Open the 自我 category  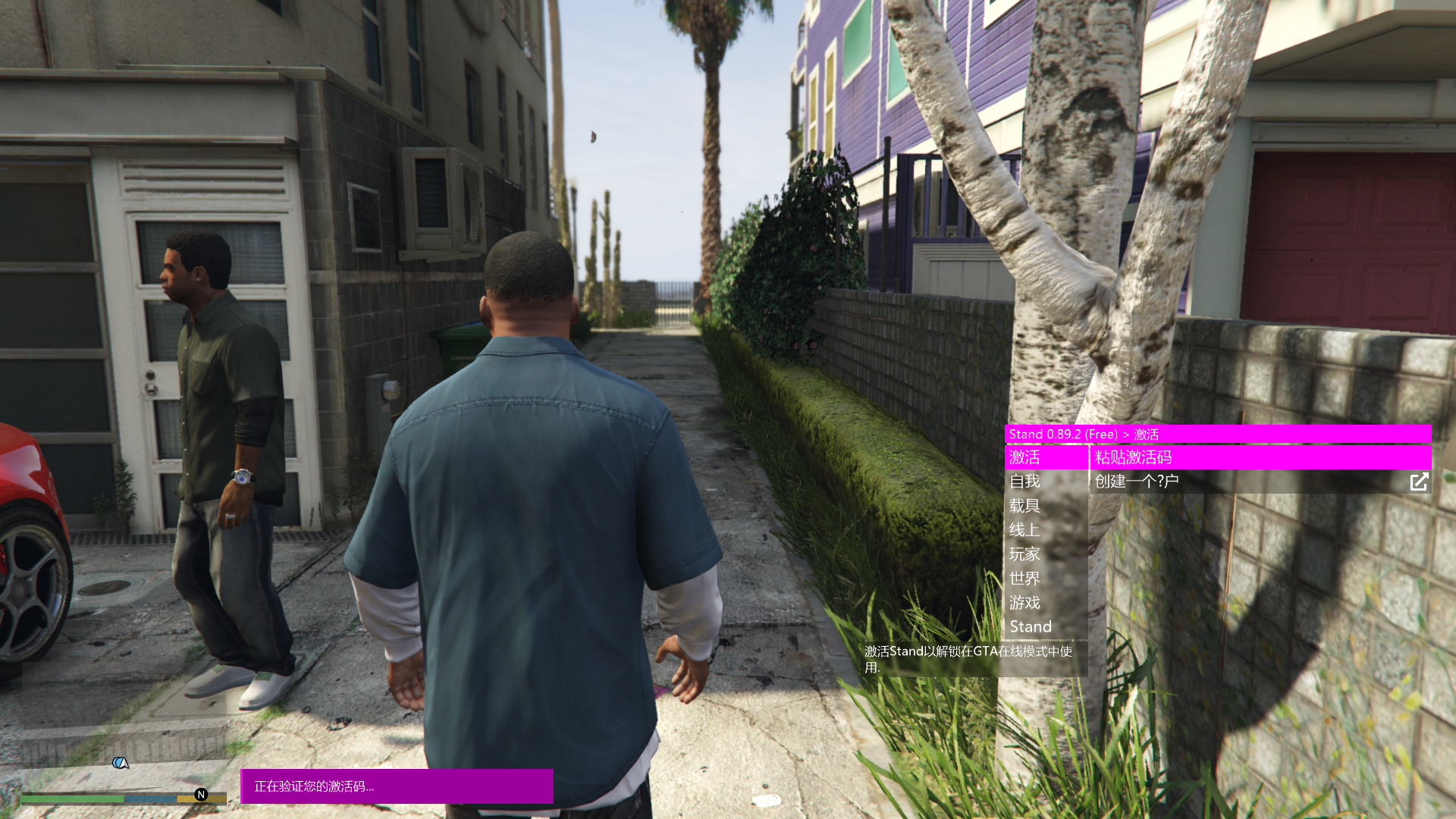click(x=1046, y=482)
